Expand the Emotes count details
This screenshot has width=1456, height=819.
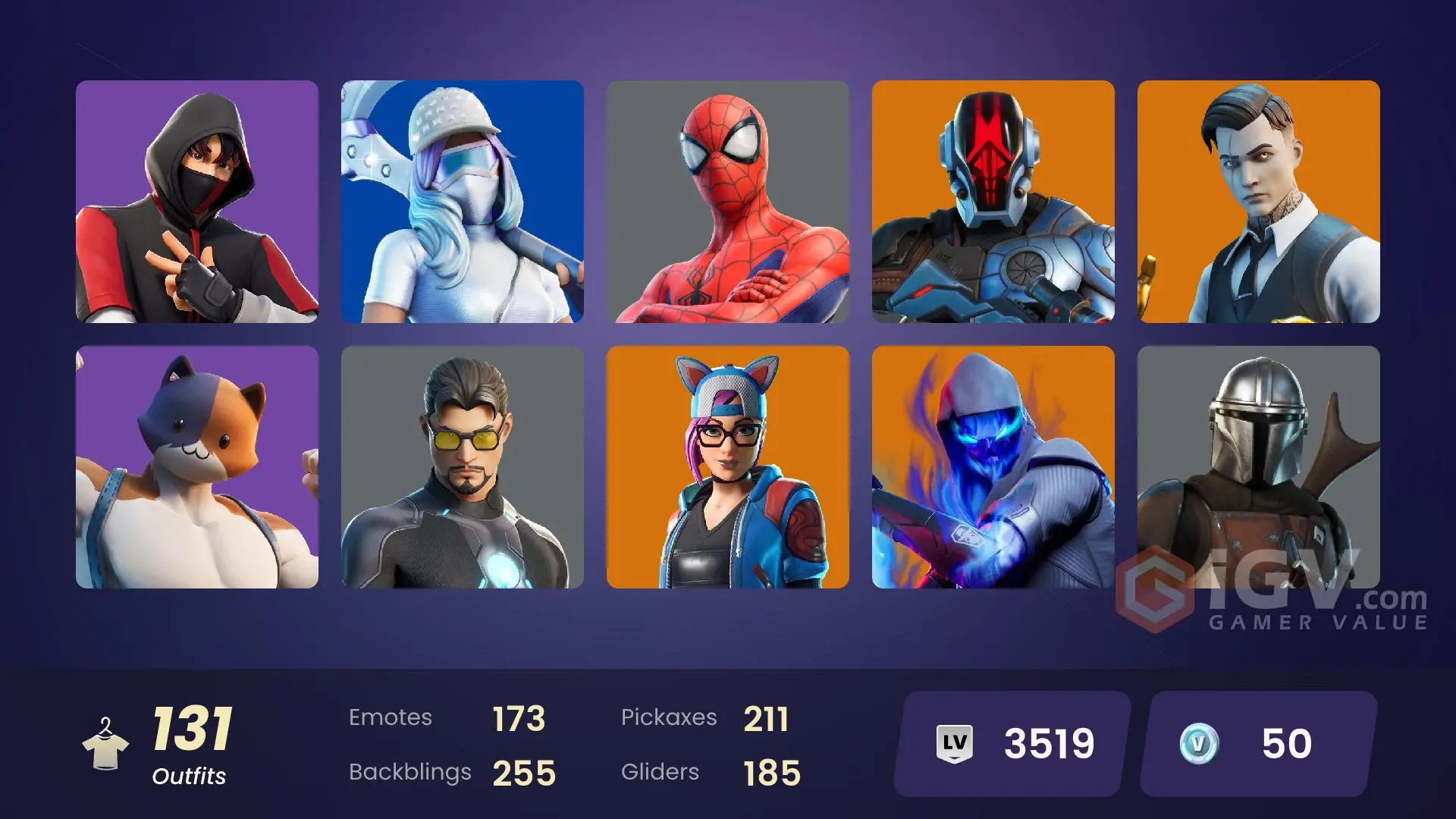(446, 717)
